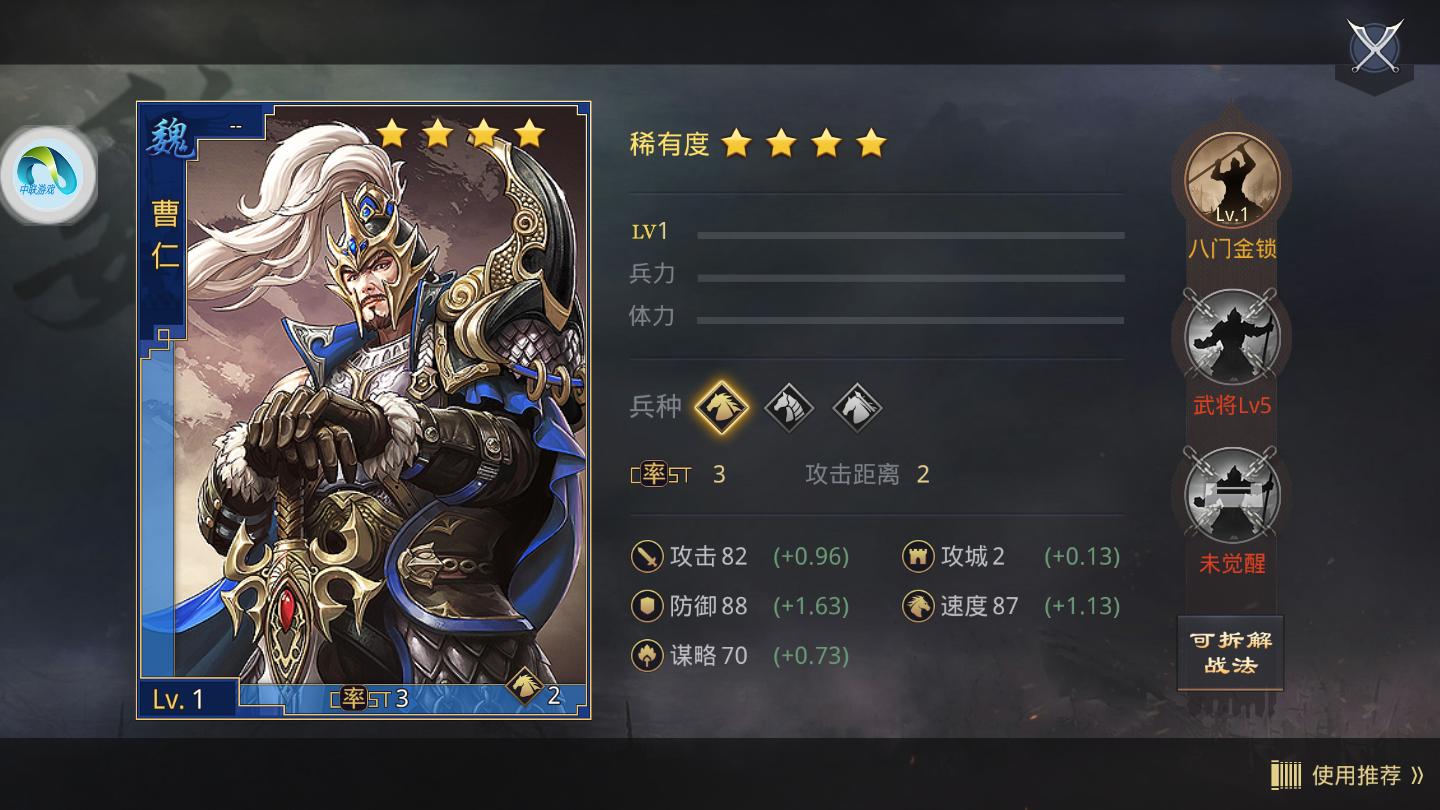The height and width of the screenshot is (810, 1440).
Task: Inspect the 未觉醒 awakening skill icon
Action: click(1231, 497)
